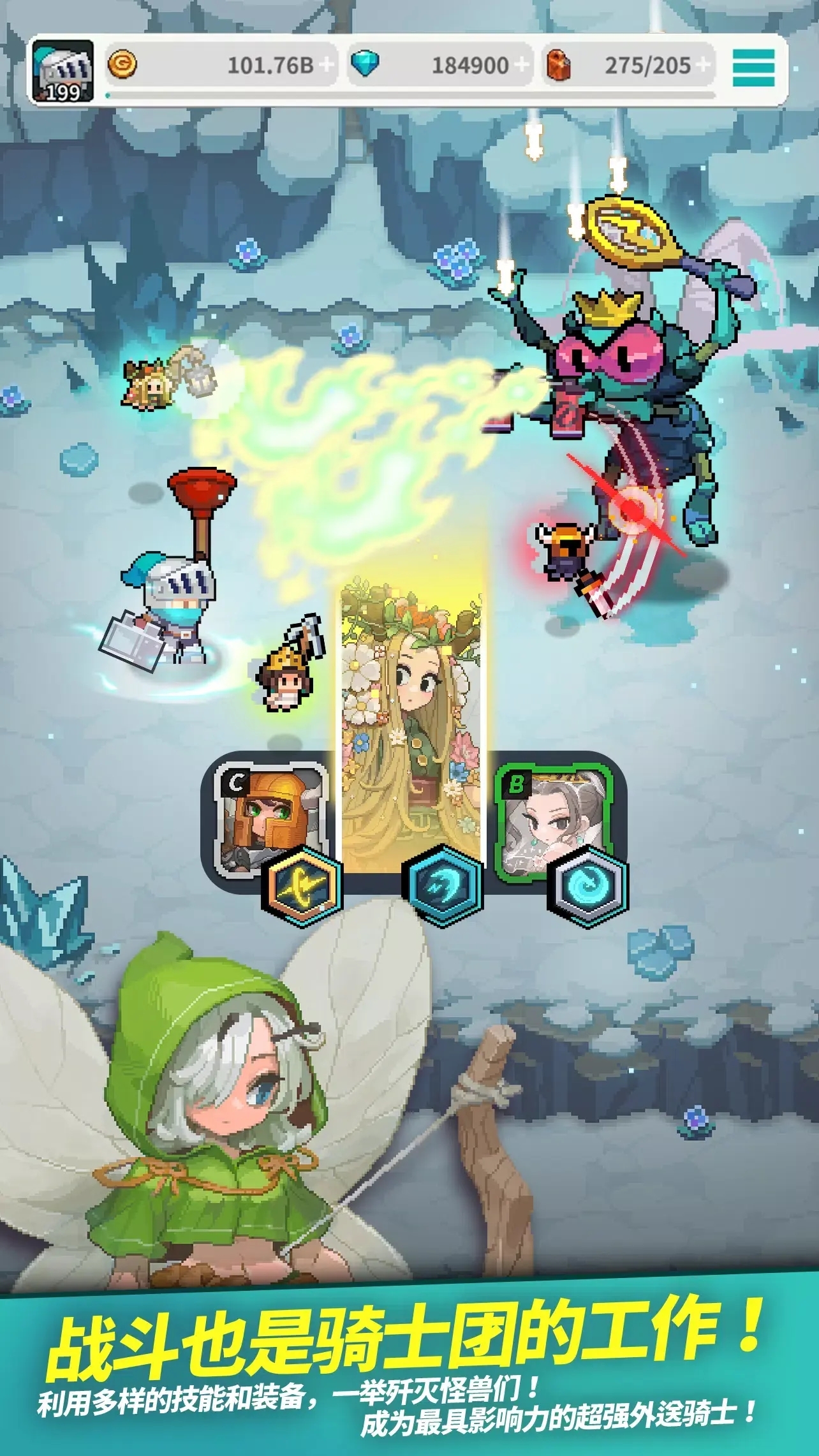Tap the knight helmet player avatar
This screenshot has width=819, height=1456.
pos(63,70)
